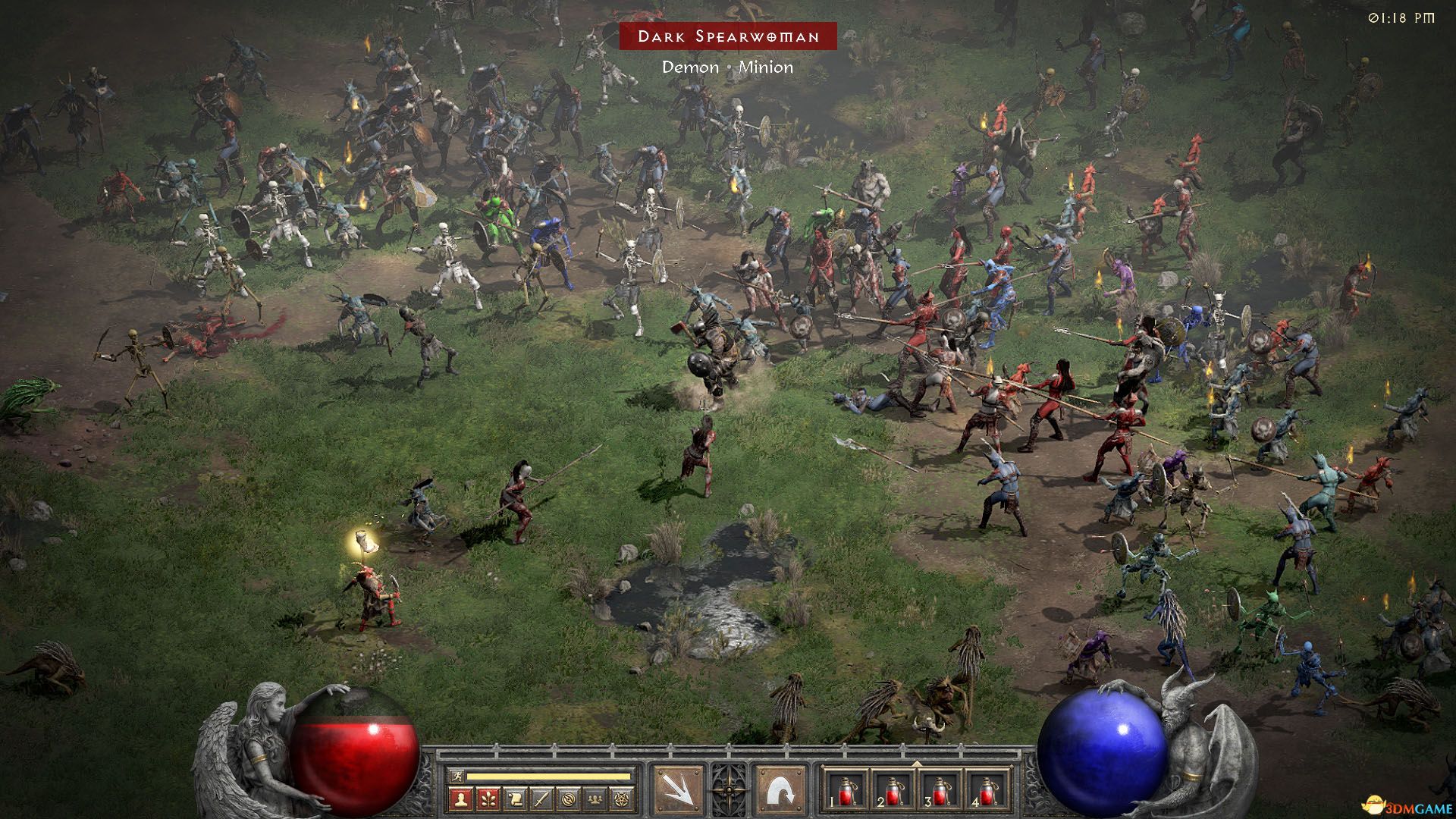Select the left-click arrow attack skill
Viewport: 1456px width, 819px height.
point(678,789)
